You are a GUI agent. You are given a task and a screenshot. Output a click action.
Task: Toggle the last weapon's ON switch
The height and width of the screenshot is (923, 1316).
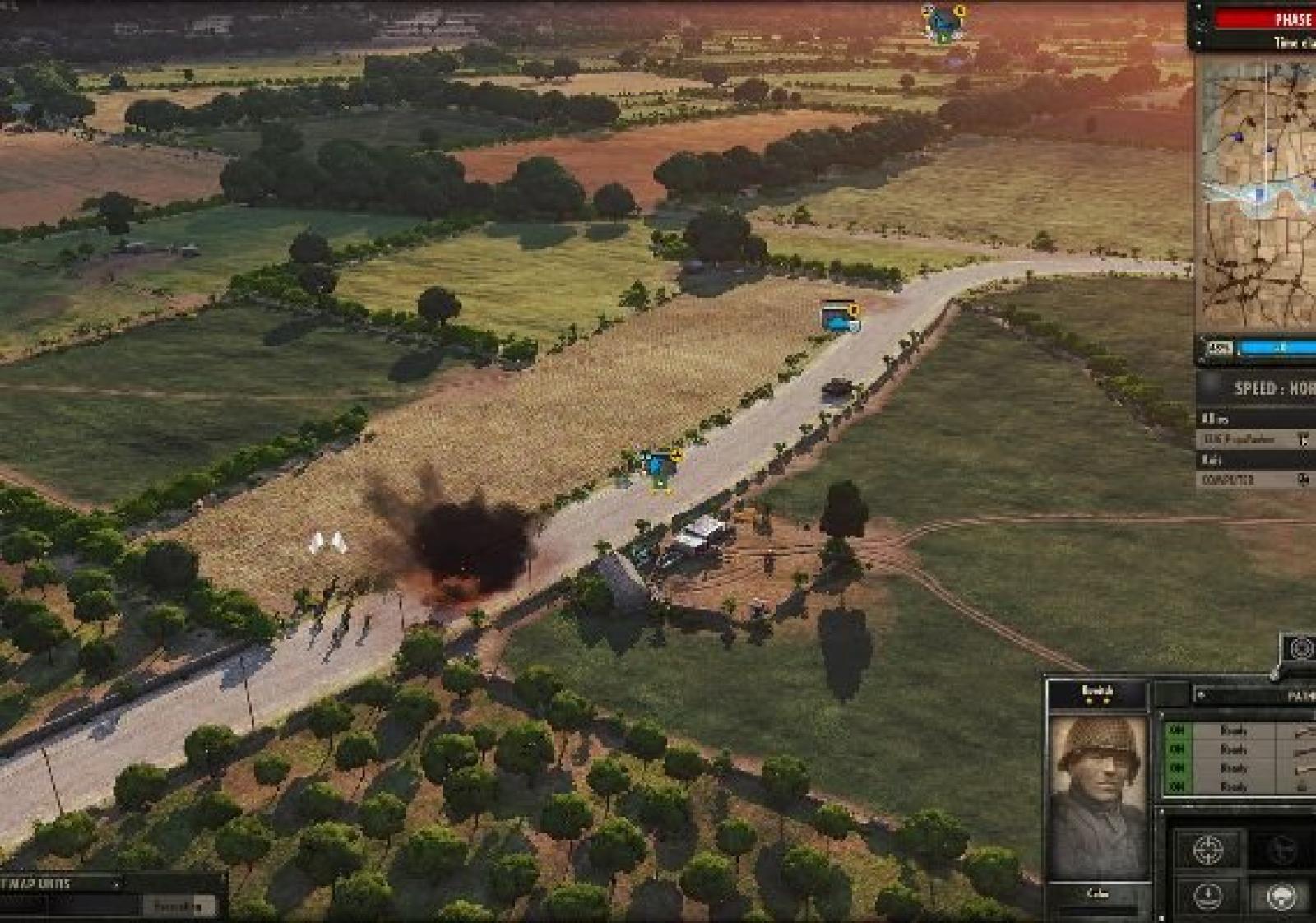point(1177,787)
